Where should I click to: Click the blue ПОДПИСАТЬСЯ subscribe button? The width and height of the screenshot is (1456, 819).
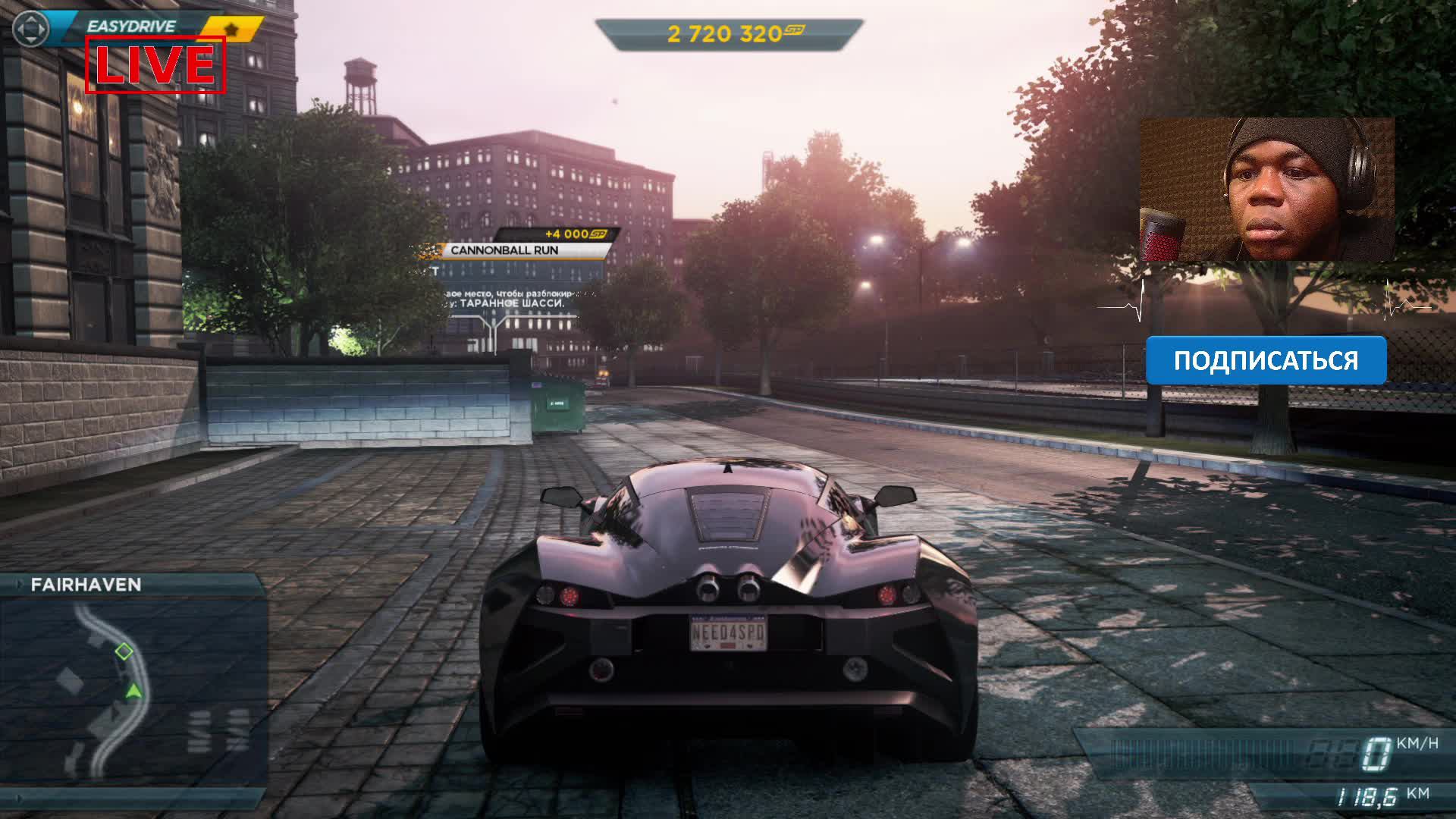point(1266,360)
